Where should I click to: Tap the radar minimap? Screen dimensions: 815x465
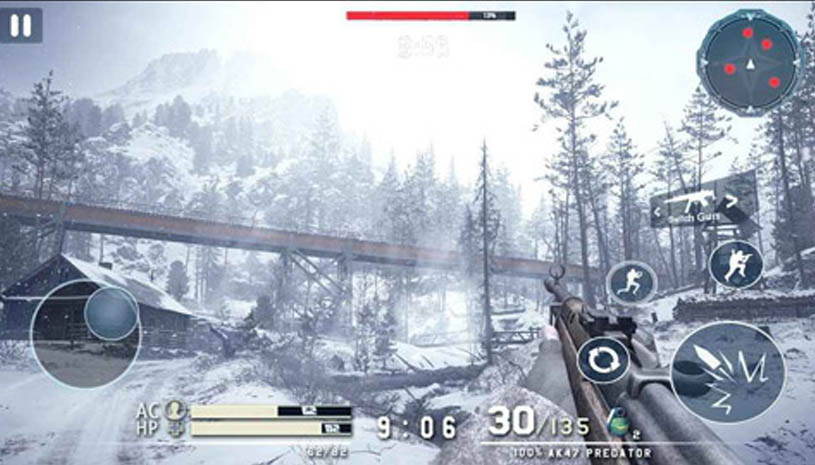click(750, 62)
